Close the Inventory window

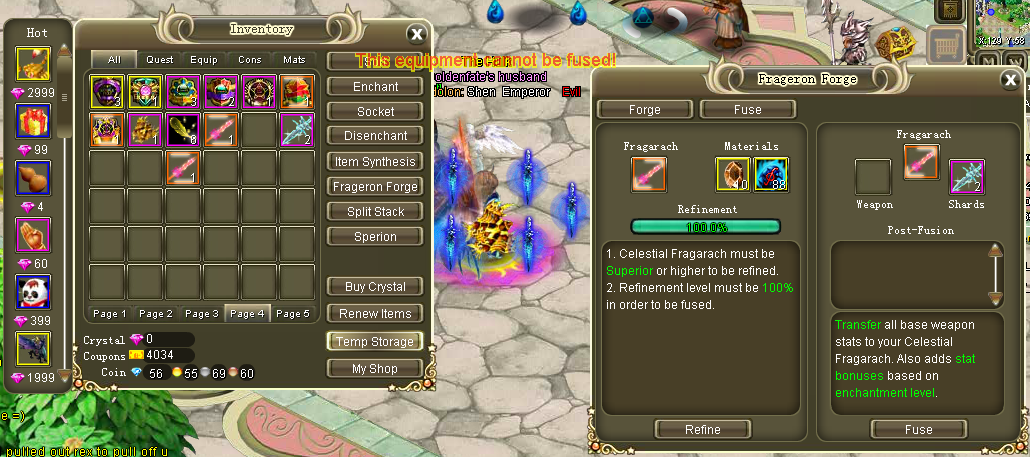click(416, 34)
